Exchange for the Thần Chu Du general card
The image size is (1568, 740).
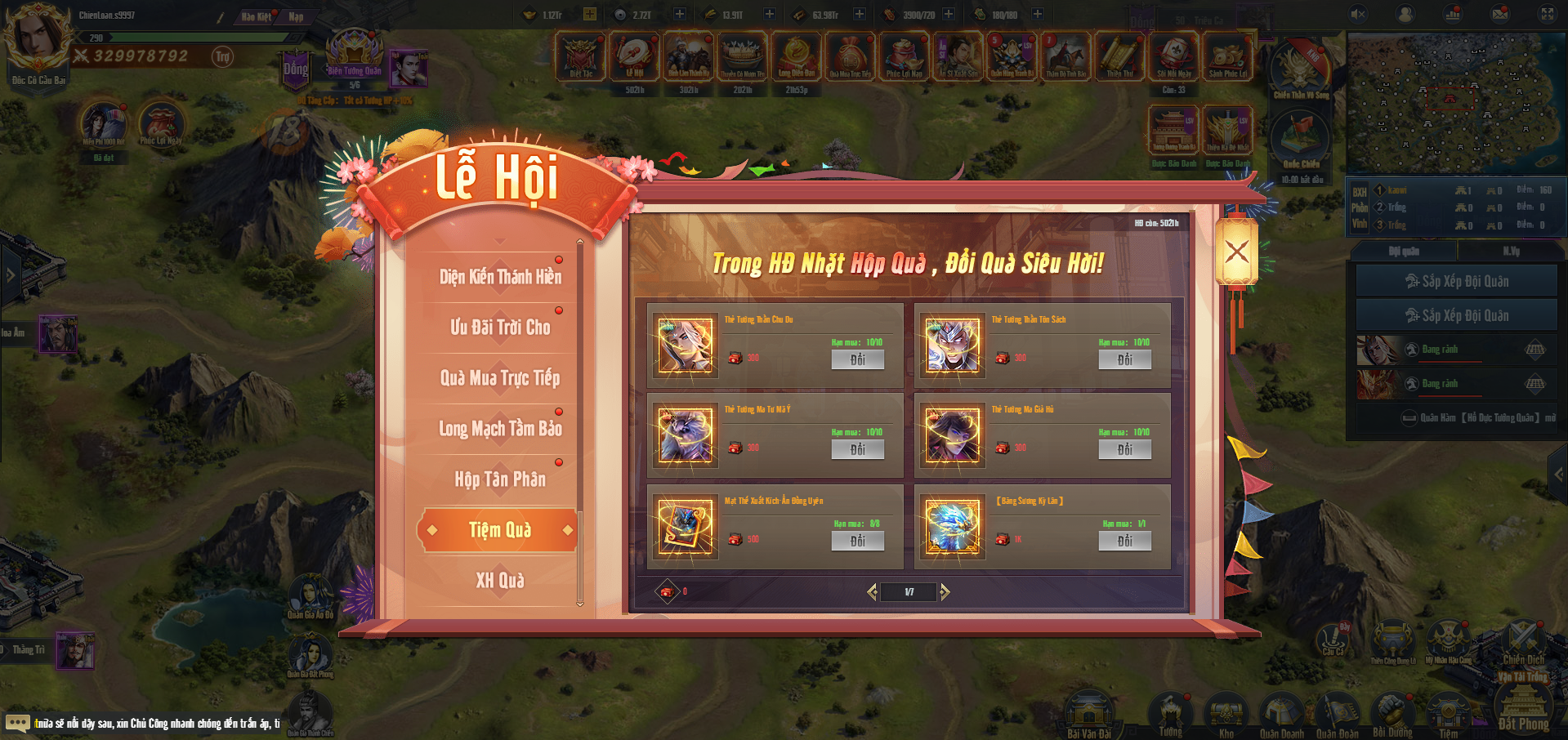[x=857, y=360]
